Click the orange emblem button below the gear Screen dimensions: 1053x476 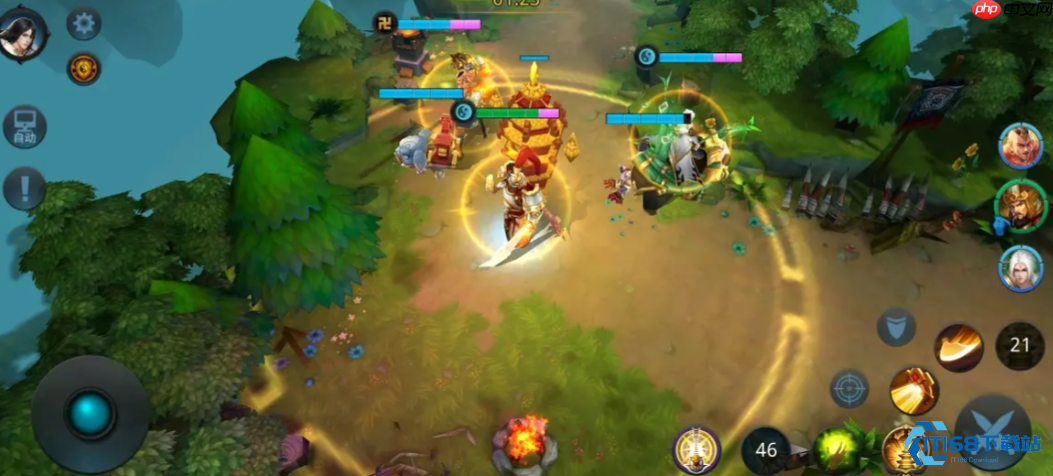(83, 68)
